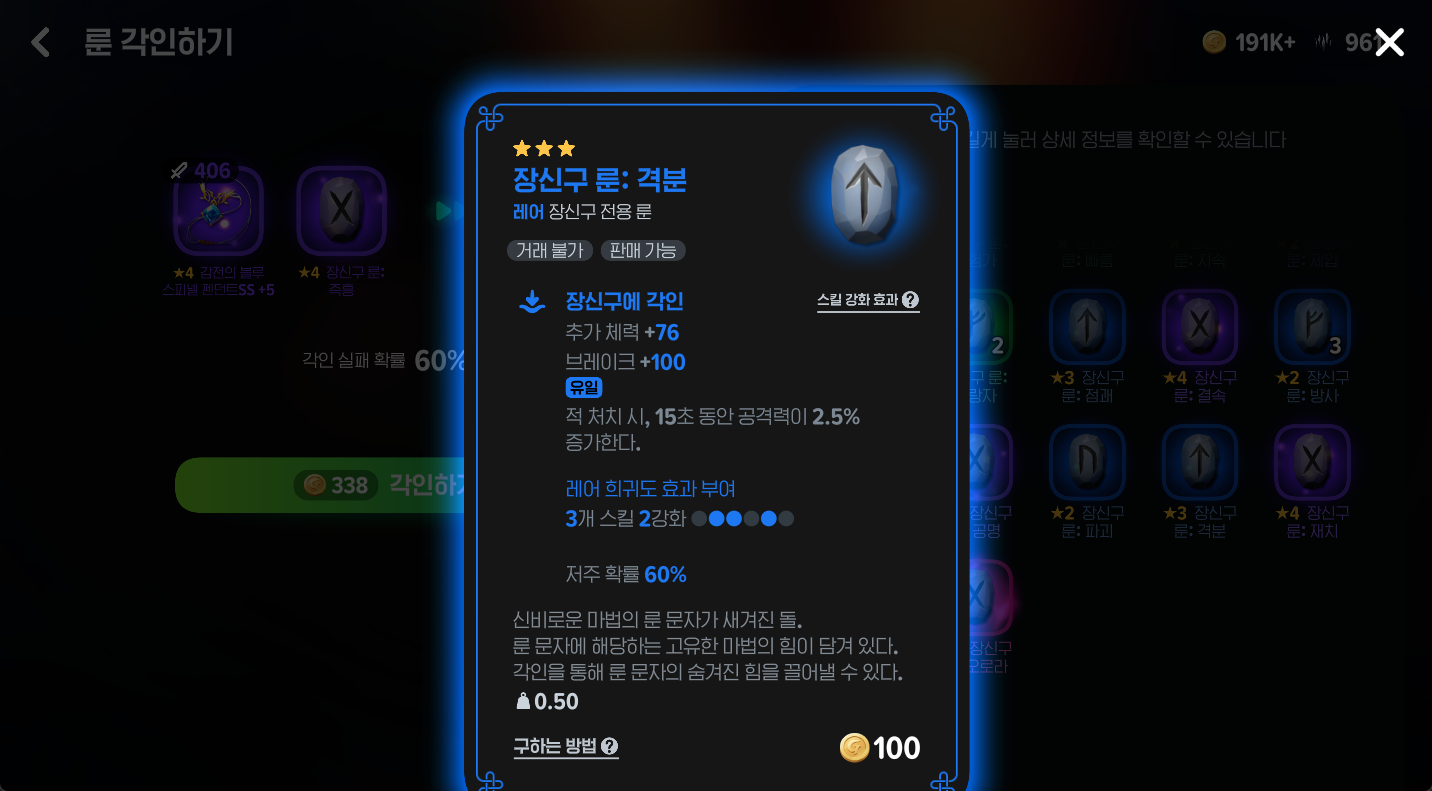
Task: Close the 장신구 룬: 격분 detail popup
Action: pos(1389,42)
